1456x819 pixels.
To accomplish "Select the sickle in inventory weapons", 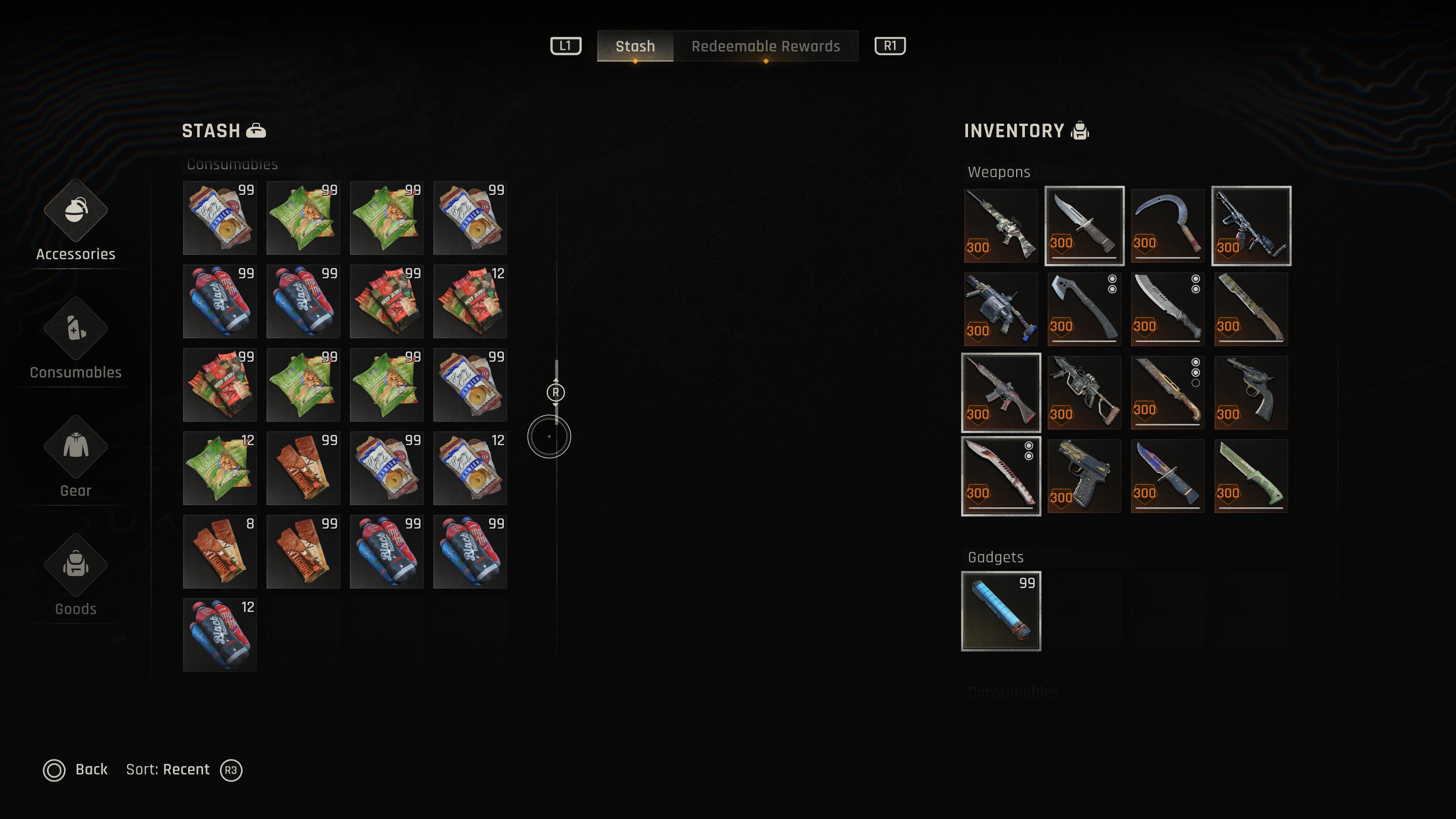I will (x=1167, y=226).
